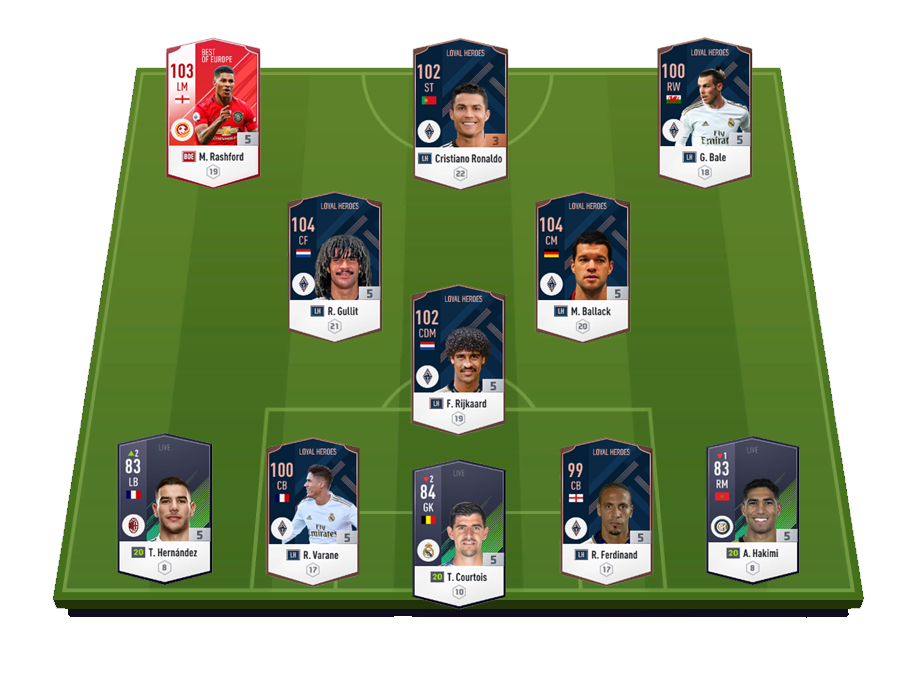Choose the A. Hakimi RM card

753,508
